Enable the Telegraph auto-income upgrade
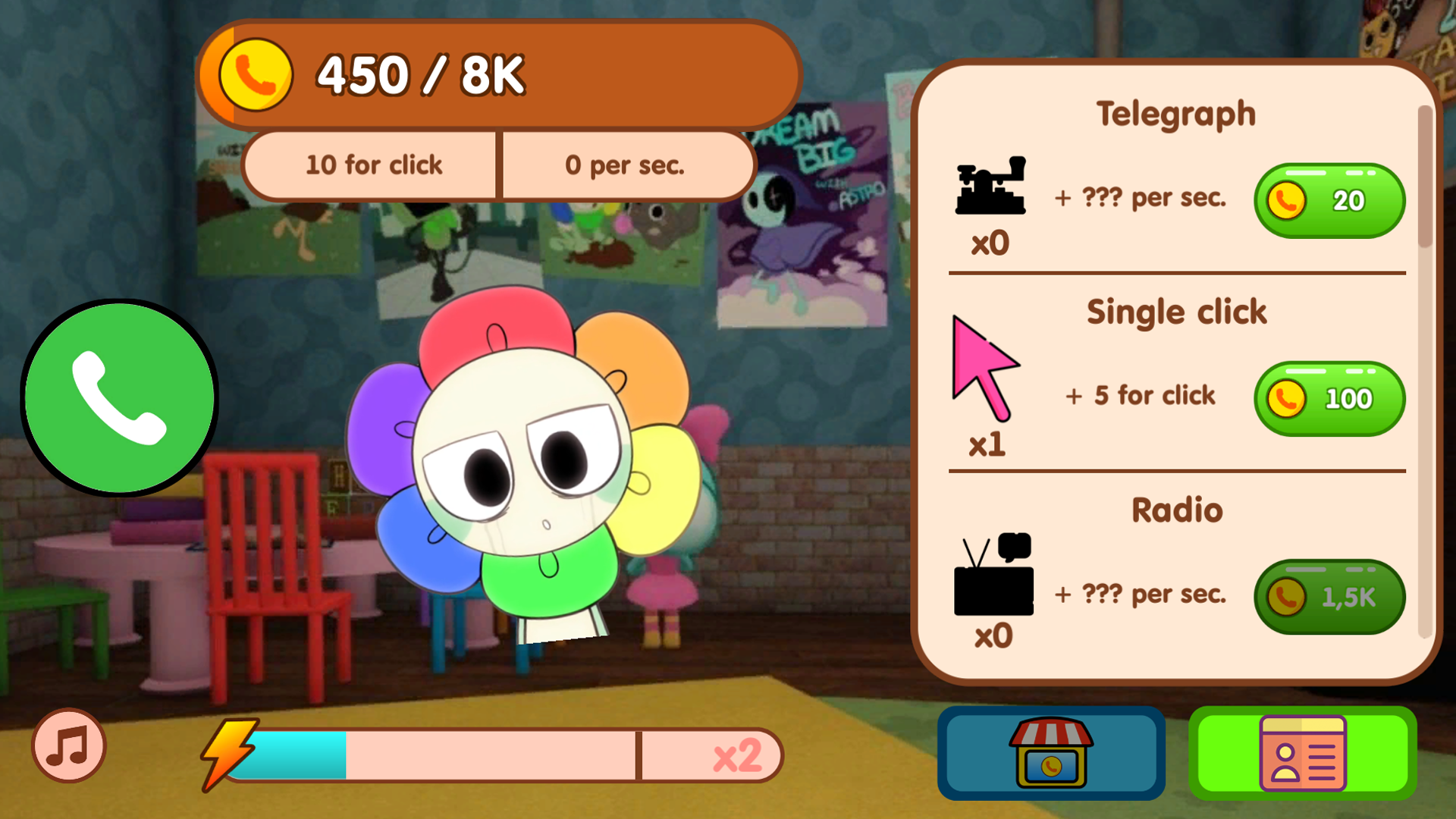 pyautogui.click(x=1329, y=199)
